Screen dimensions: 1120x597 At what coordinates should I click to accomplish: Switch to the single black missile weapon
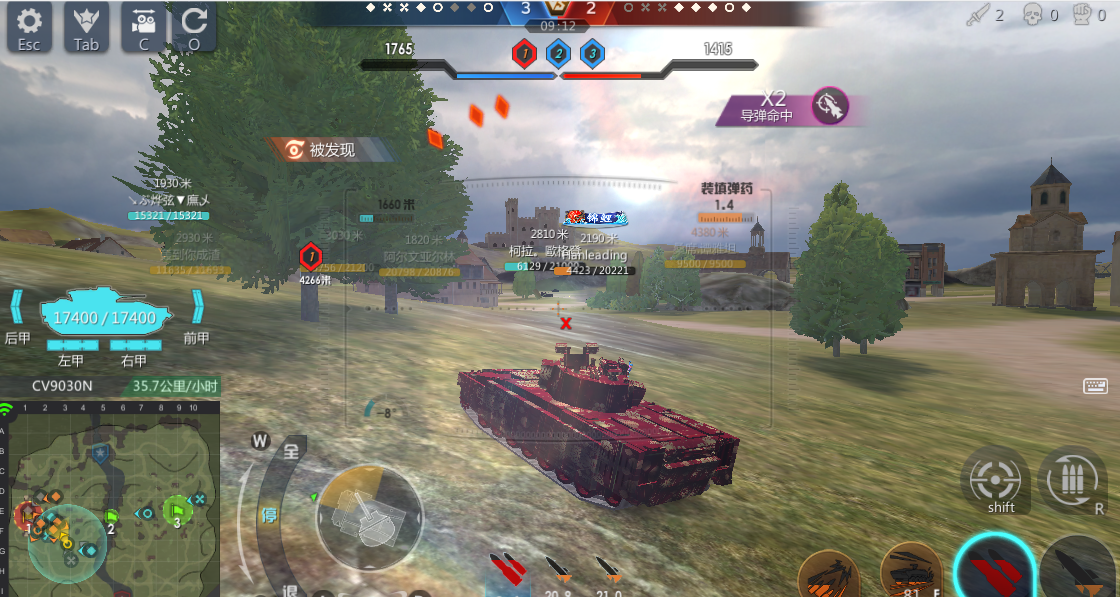1080,572
